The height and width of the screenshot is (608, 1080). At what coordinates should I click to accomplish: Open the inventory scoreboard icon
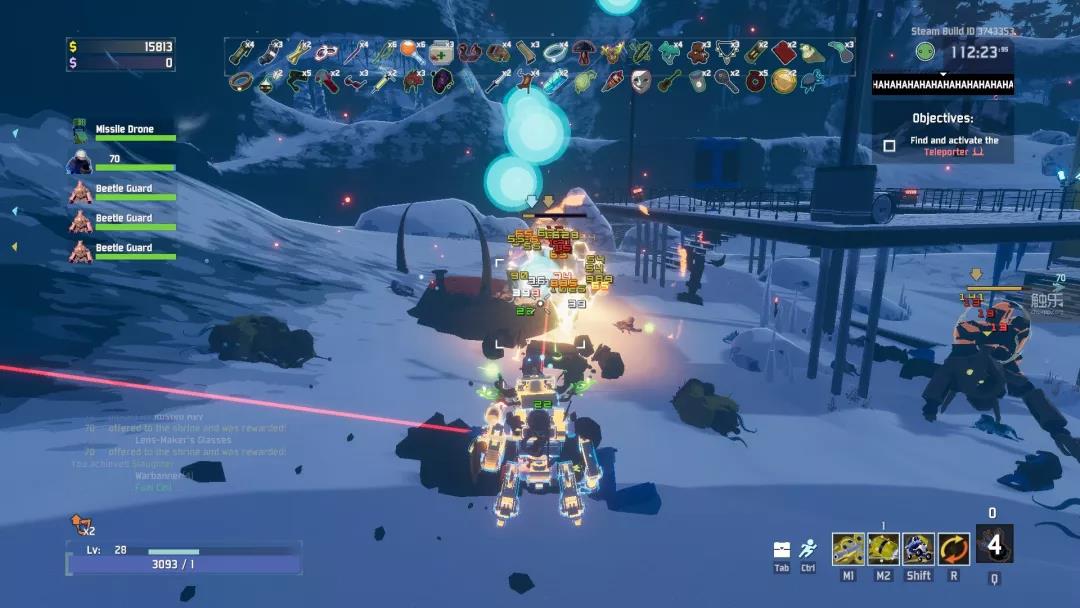782,550
